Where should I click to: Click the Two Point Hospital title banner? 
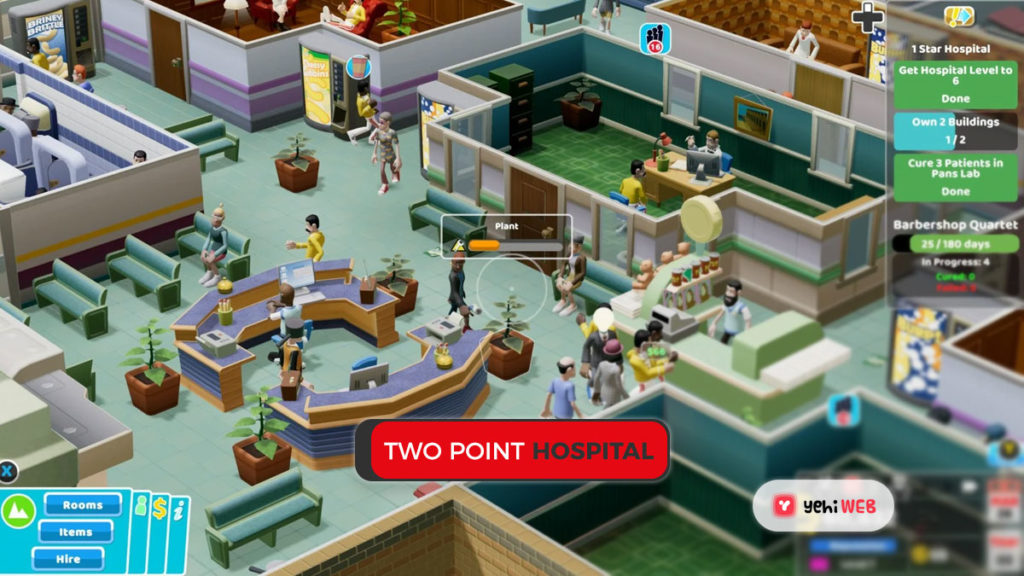pos(512,451)
